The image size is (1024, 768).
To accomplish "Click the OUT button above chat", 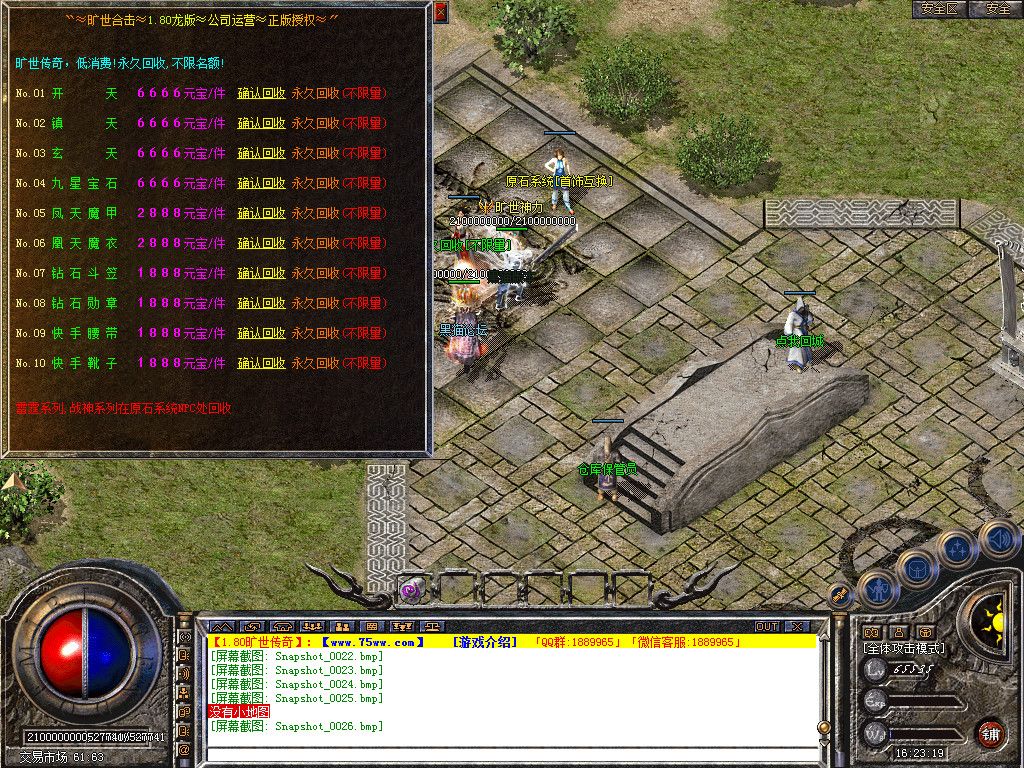I will coord(766,627).
